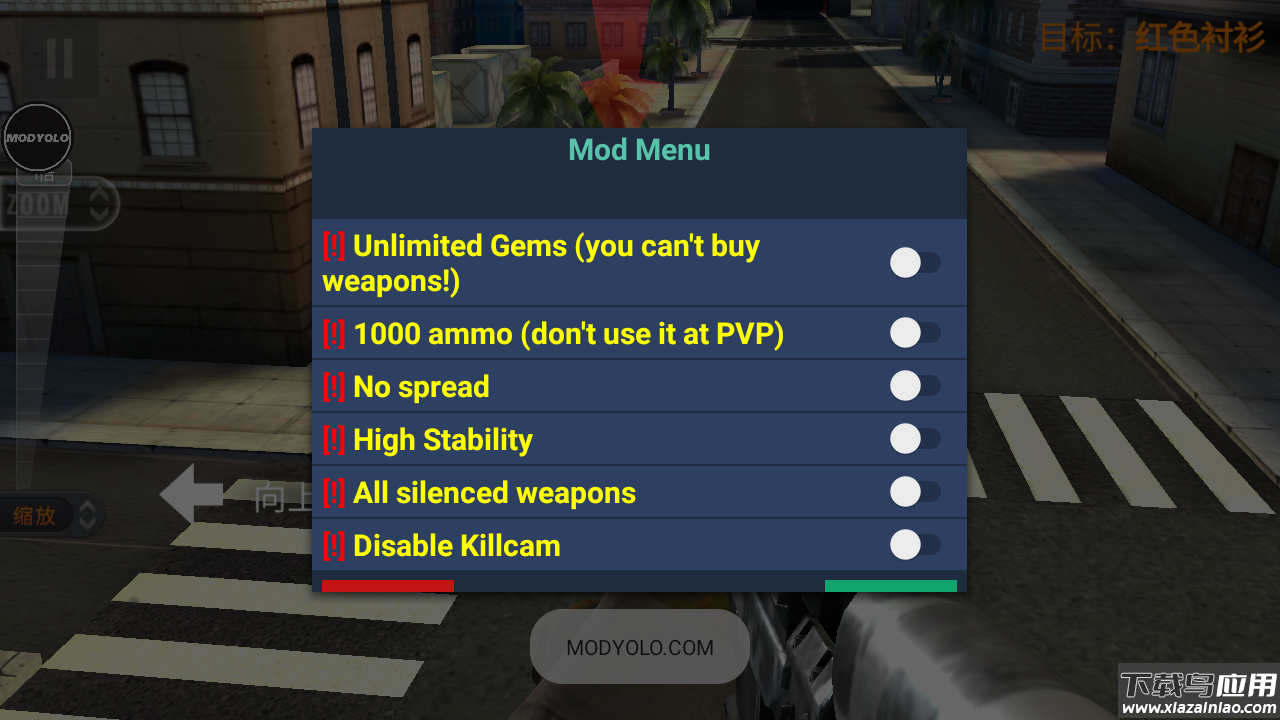The width and height of the screenshot is (1280, 720).
Task: Click the 缩放 zoom control
Action: [52, 516]
